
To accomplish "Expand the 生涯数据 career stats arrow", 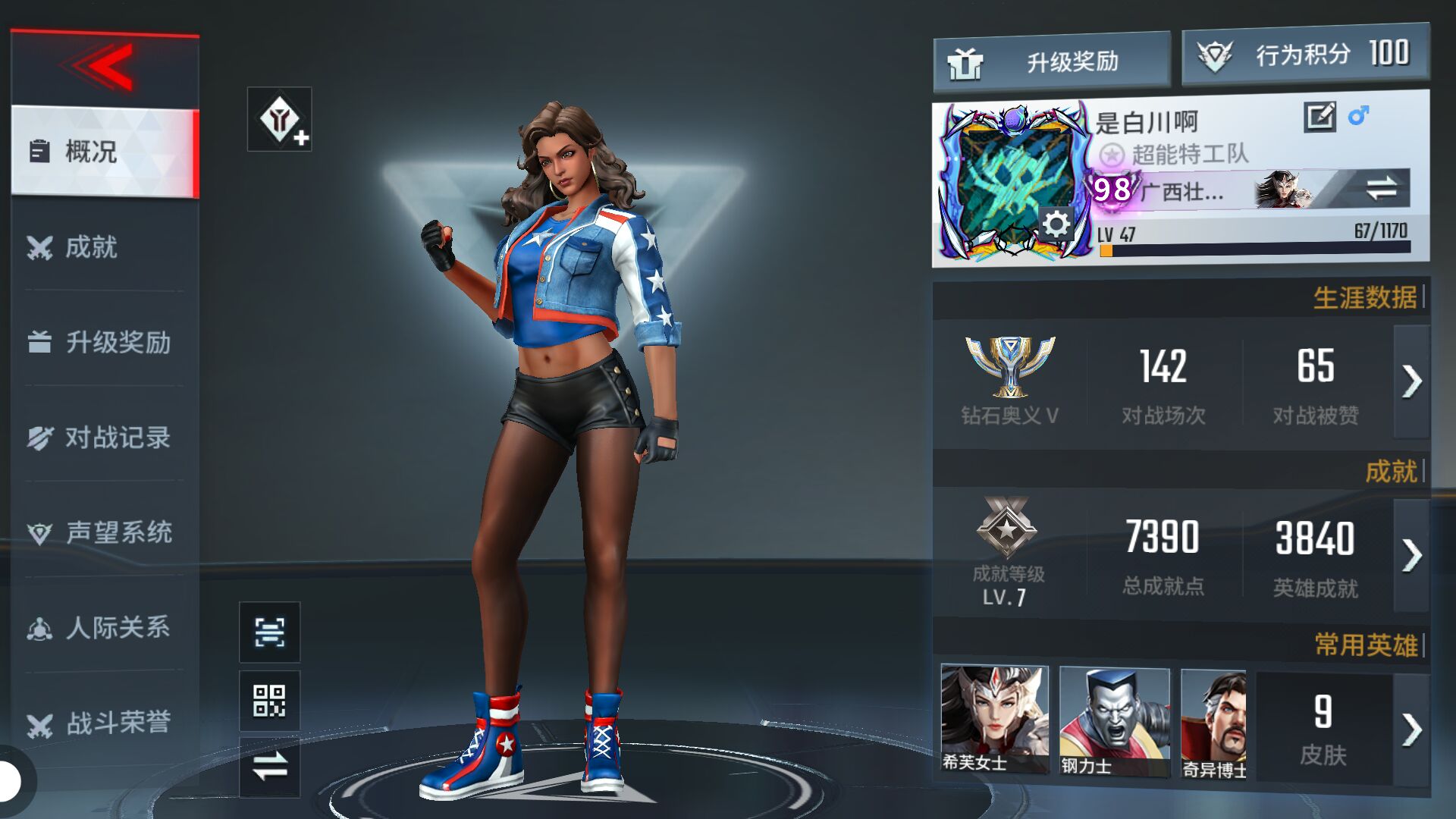I will click(x=1411, y=381).
